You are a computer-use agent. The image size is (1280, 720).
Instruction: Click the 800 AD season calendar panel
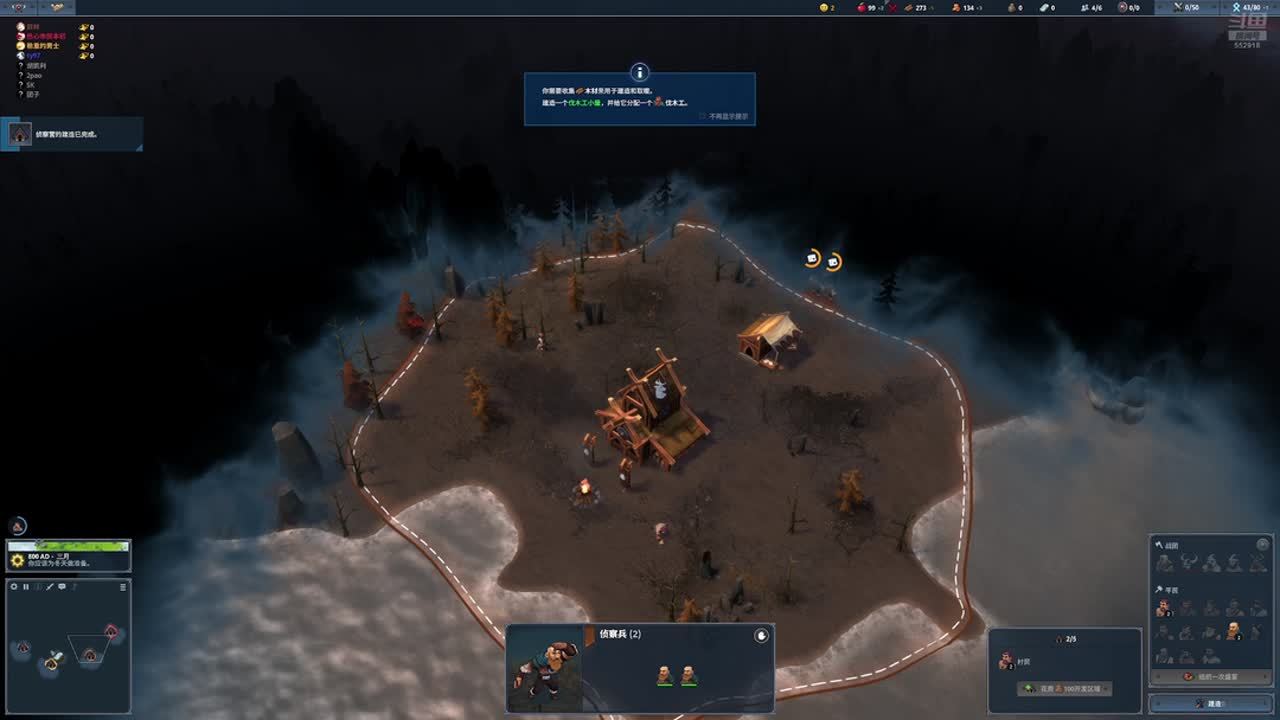(68, 556)
